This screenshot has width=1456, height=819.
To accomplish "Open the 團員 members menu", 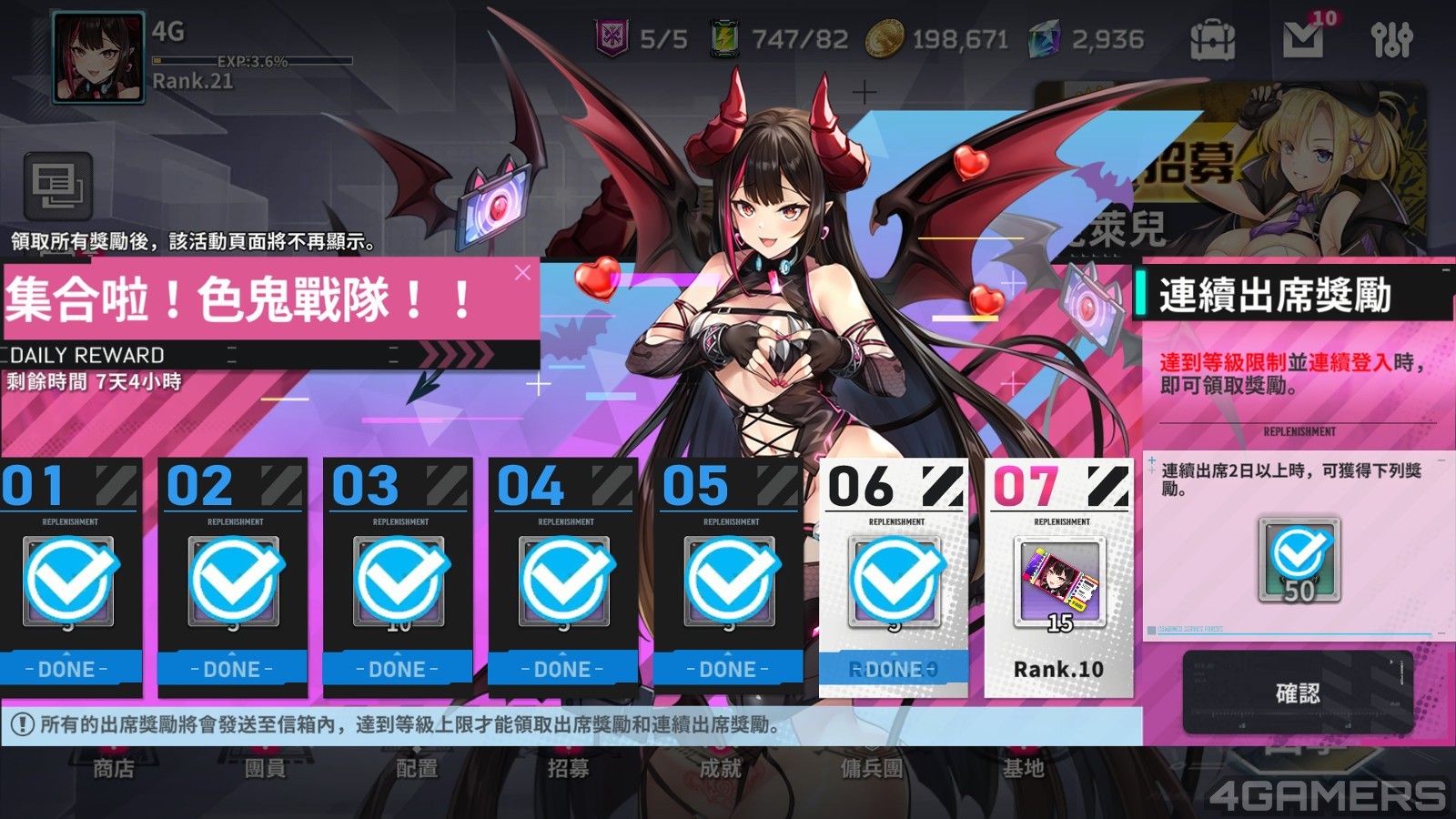I will pyautogui.click(x=265, y=769).
